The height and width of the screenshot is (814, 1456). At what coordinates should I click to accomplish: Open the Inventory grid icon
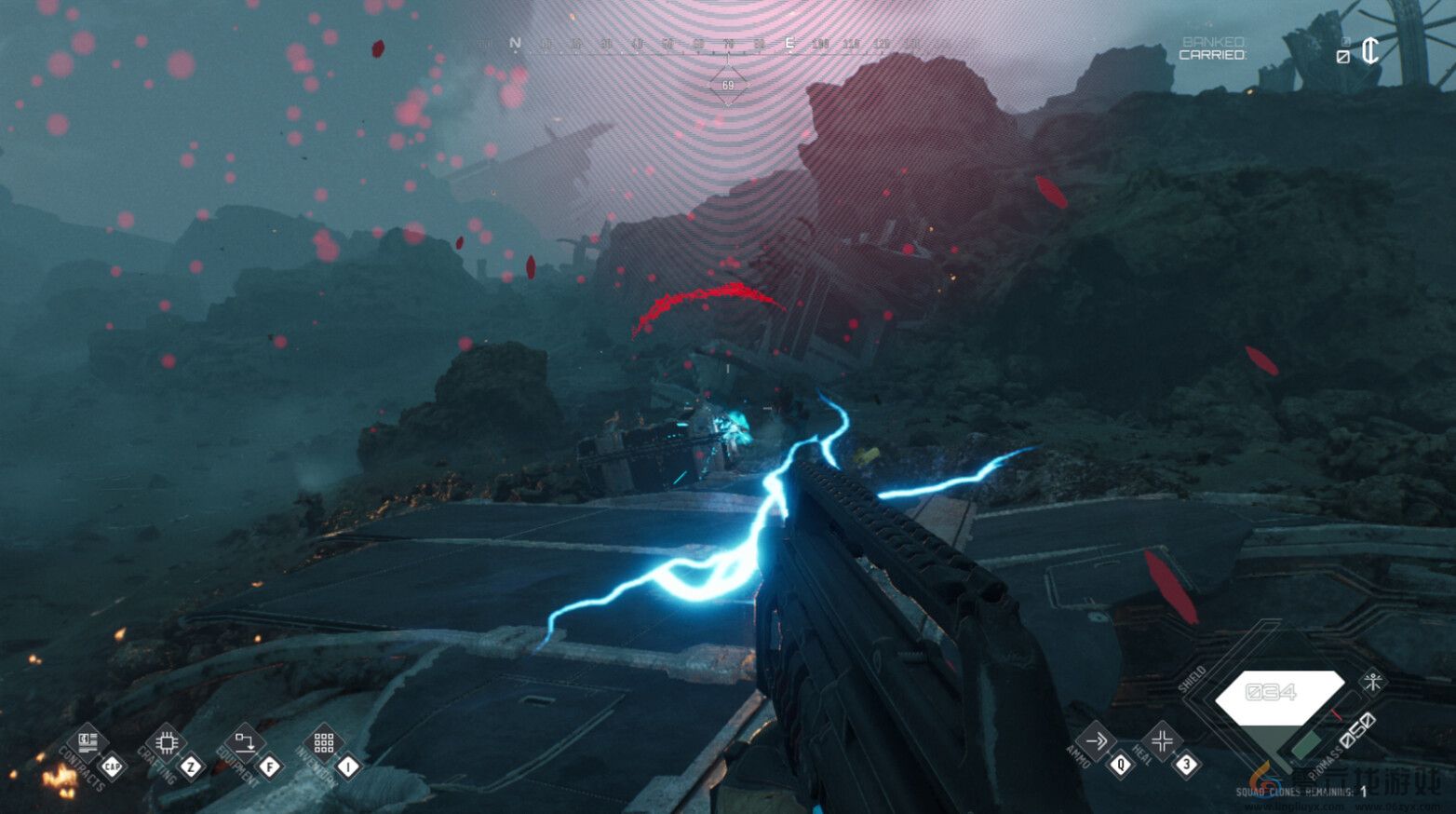325,742
